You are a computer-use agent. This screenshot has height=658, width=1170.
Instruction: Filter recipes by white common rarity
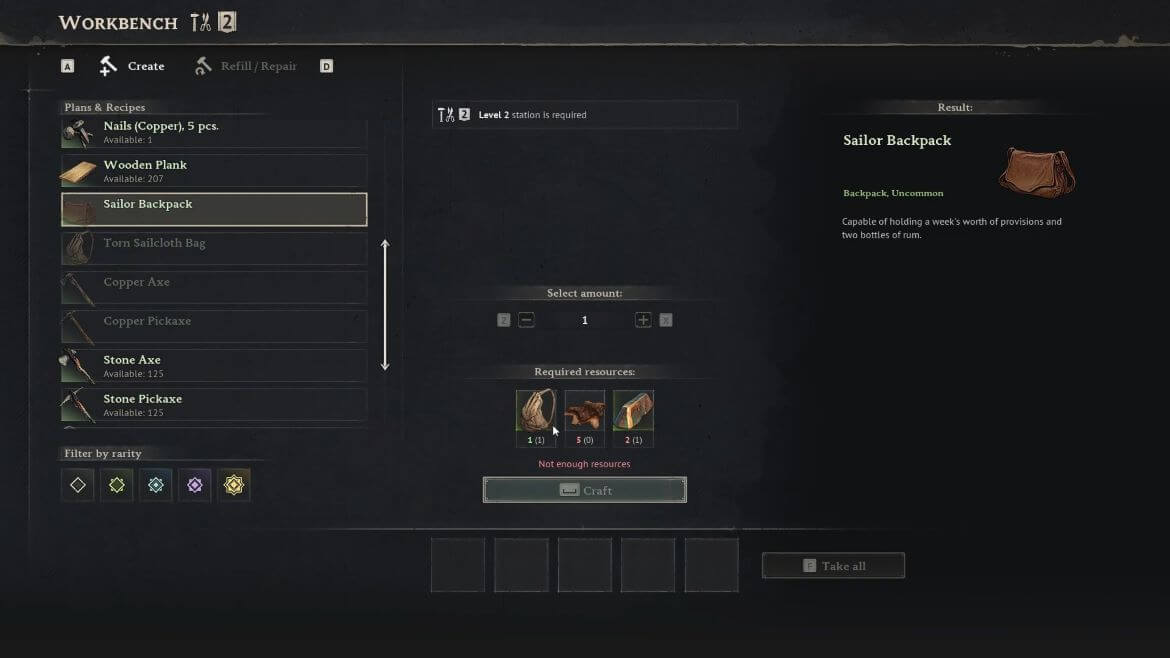click(78, 485)
